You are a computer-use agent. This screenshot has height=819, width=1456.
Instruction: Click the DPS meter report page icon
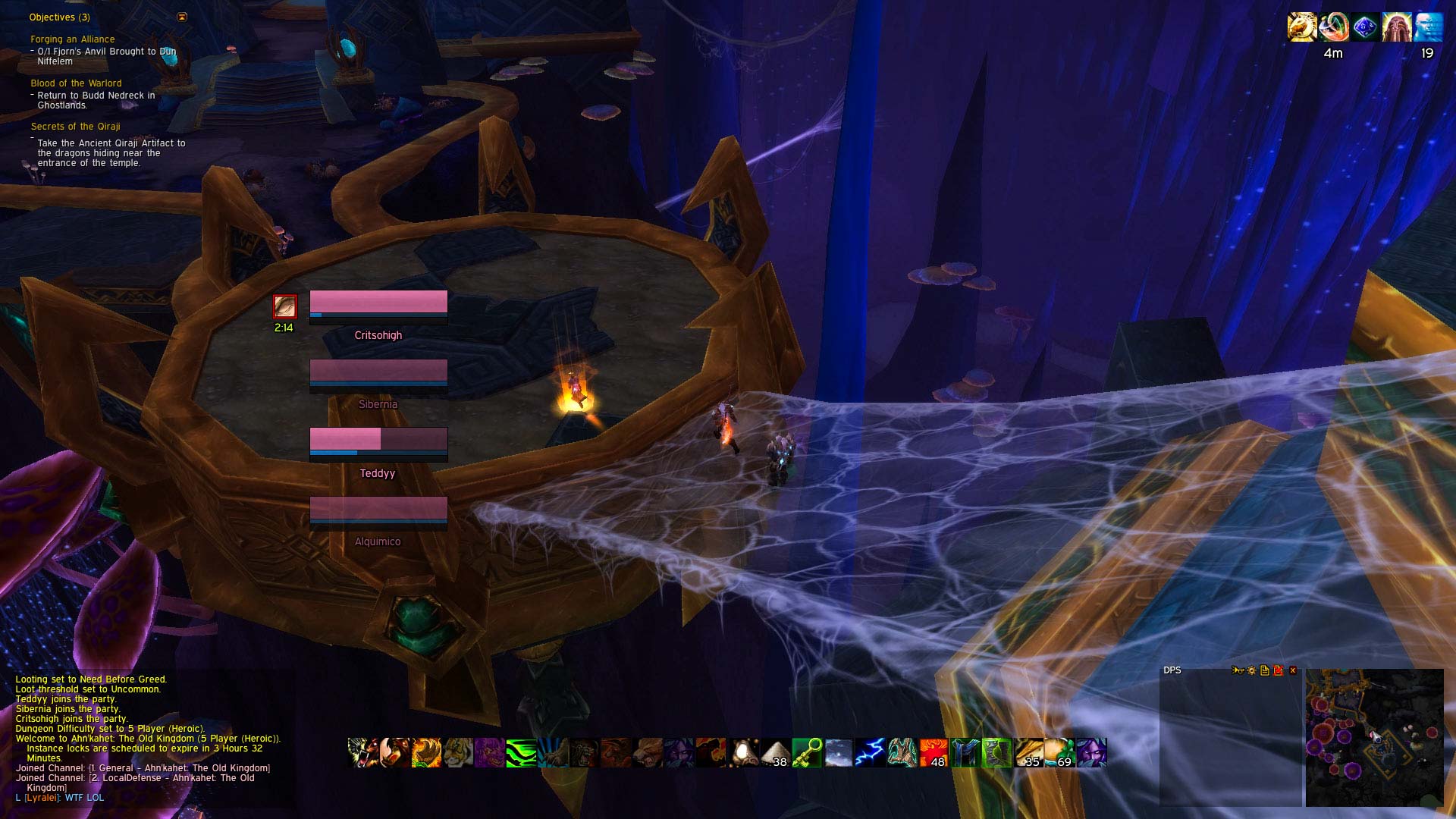tap(1265, 670)
